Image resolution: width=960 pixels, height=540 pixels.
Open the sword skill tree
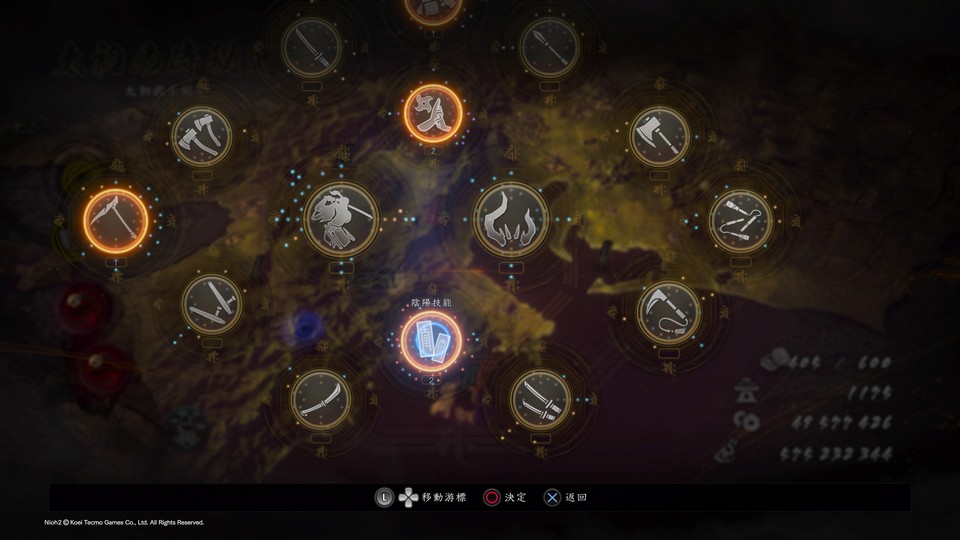pos(313,46)
